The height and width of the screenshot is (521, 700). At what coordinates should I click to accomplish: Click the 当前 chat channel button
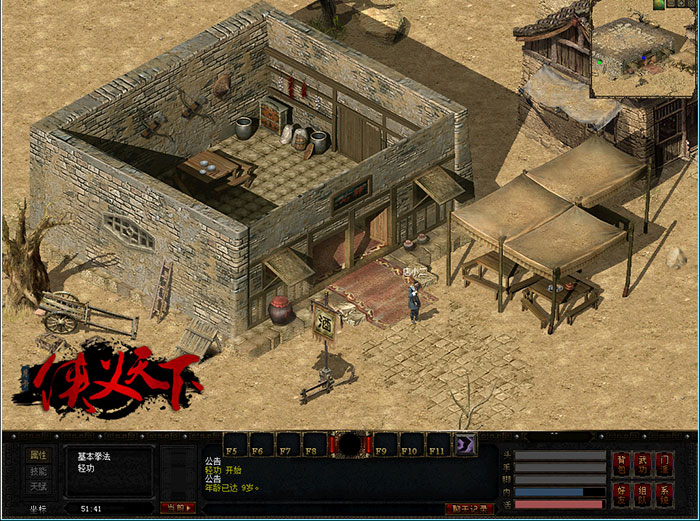pyautogui.click(x=177, y=508)
